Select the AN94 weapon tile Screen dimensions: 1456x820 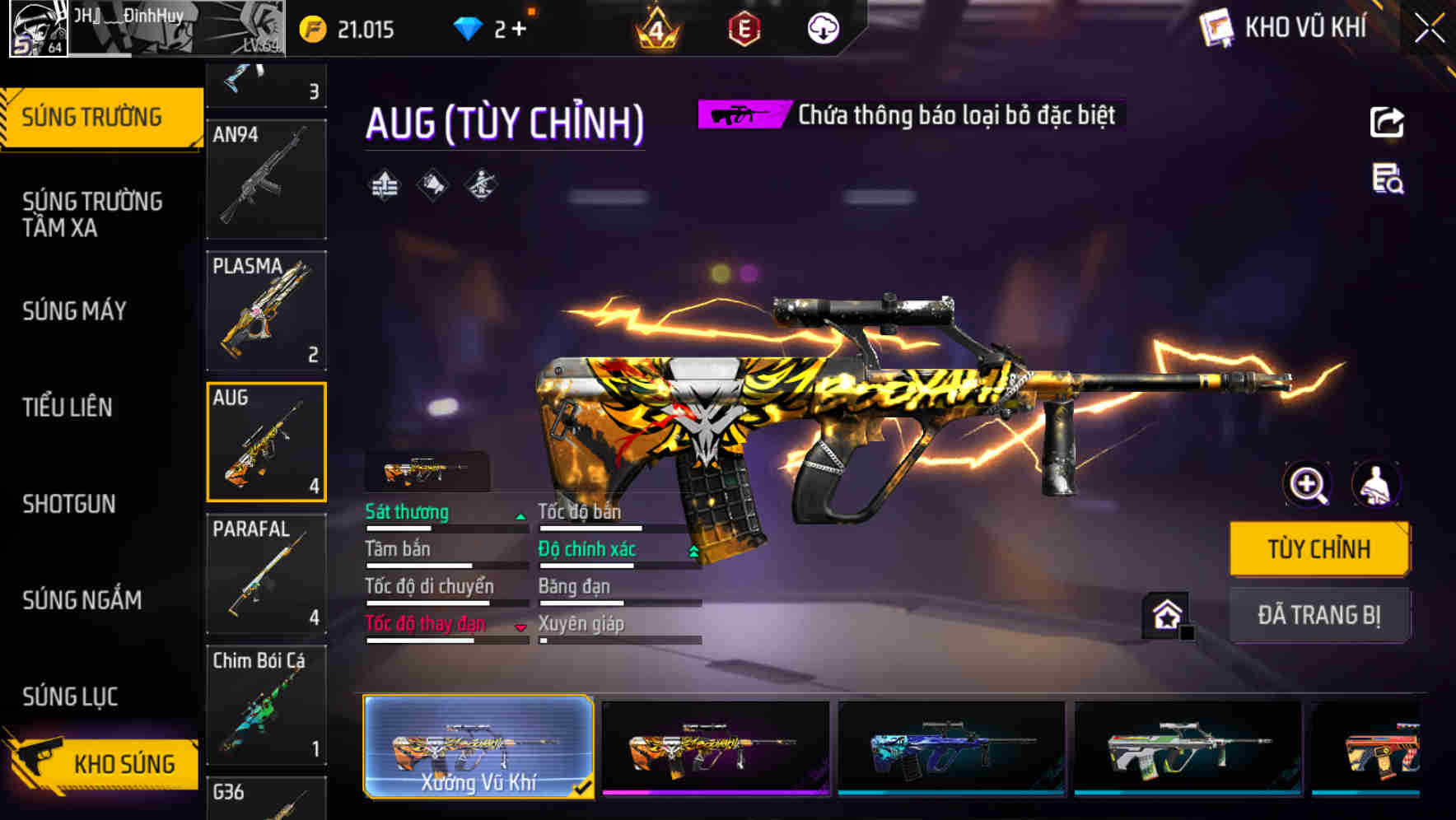pyautogui.click(x=266, y=179)
